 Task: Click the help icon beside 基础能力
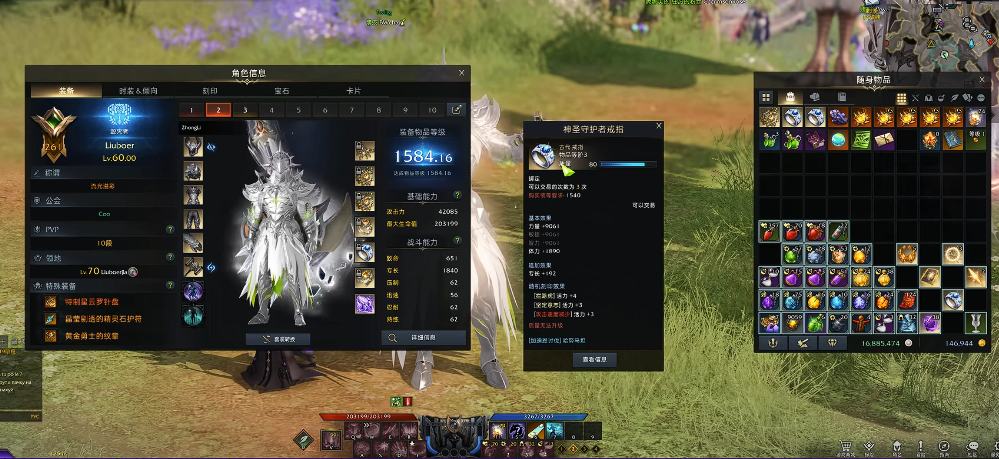(457, 196)
